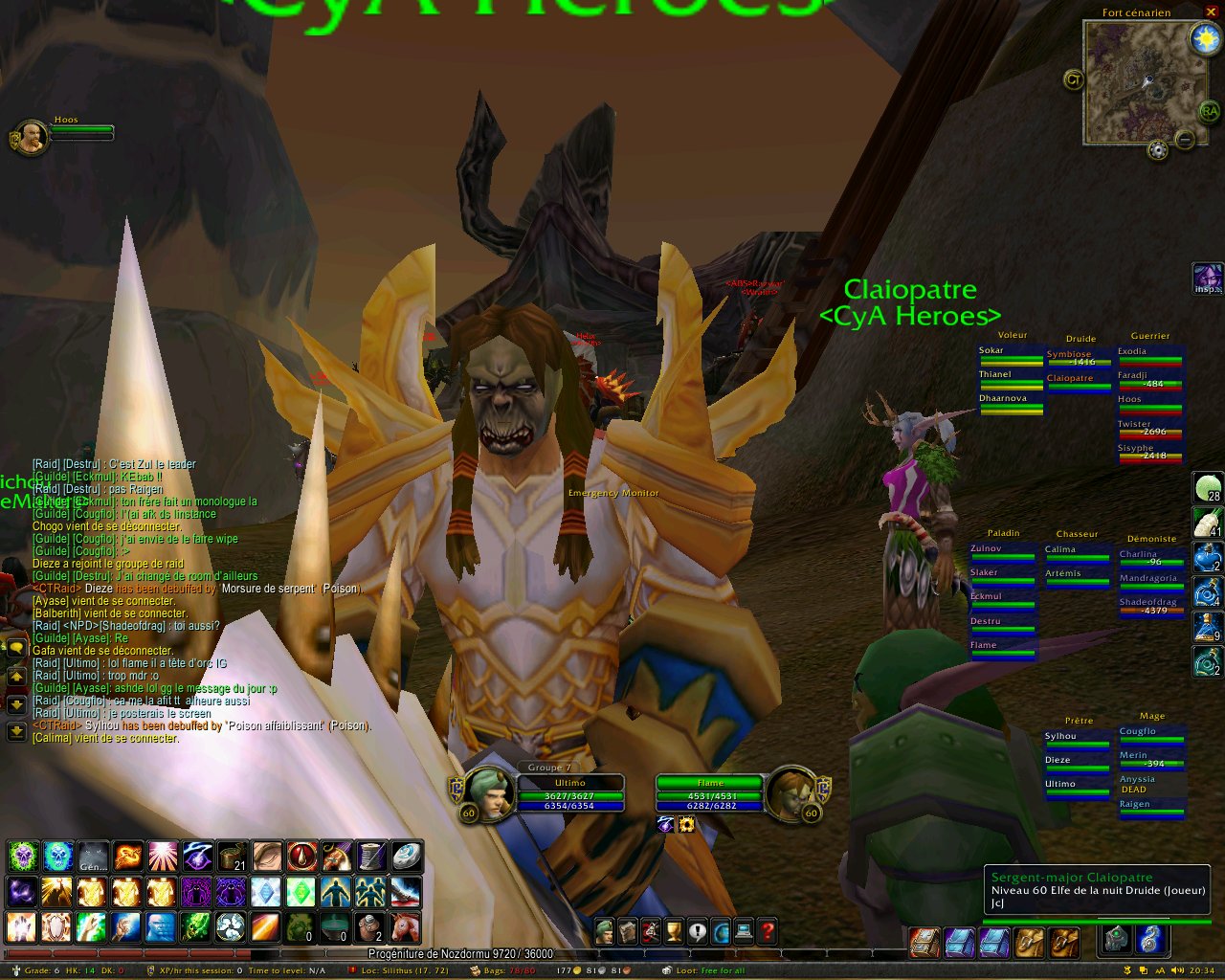Image resolution: width=1225 pixels, height=980 pixels.
Task: Open the green RA raid assist button
Action: pyautogui.click(x=1210, y=111)
